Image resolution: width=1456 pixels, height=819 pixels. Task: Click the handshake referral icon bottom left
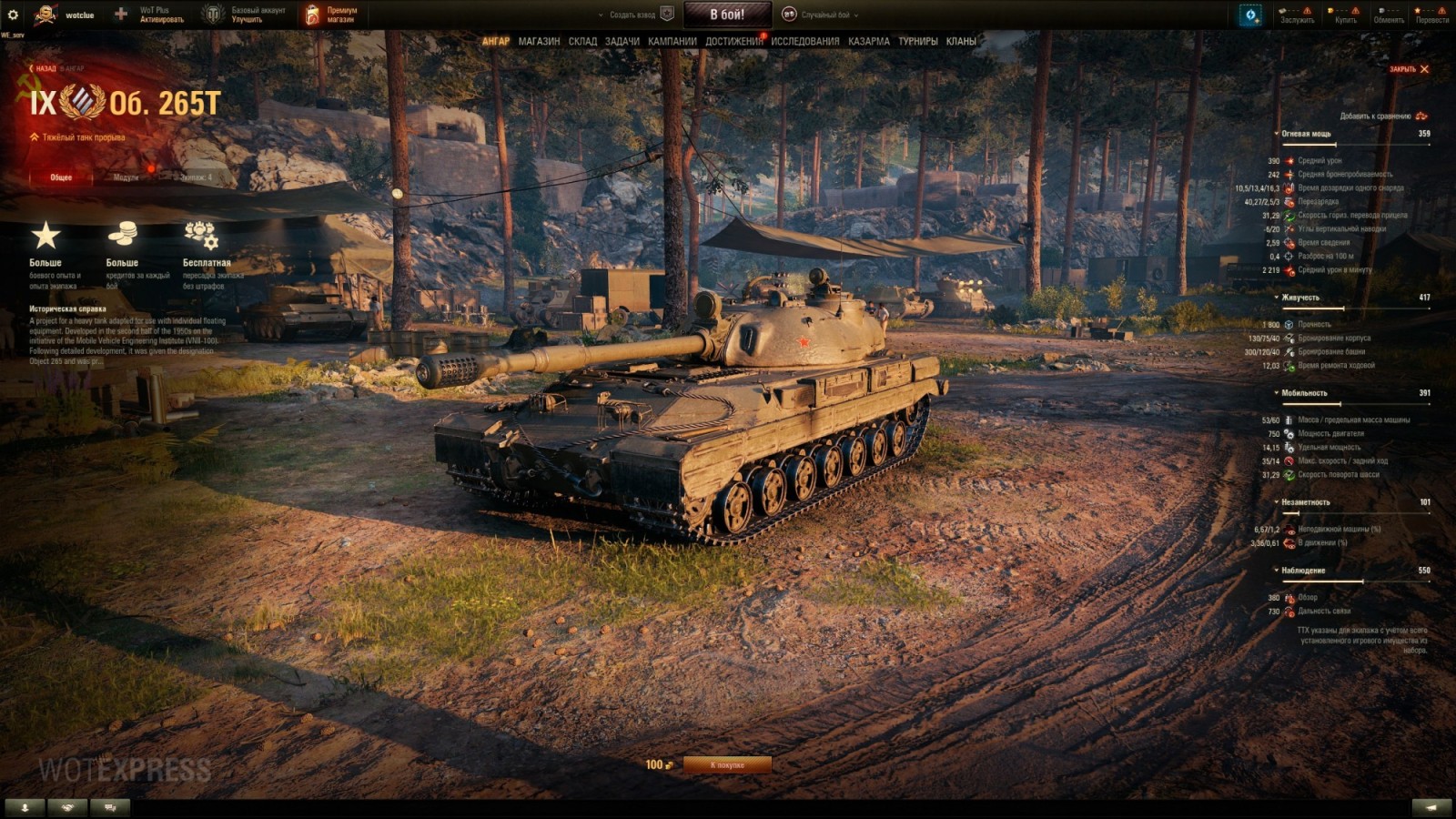tap(66, 807)
